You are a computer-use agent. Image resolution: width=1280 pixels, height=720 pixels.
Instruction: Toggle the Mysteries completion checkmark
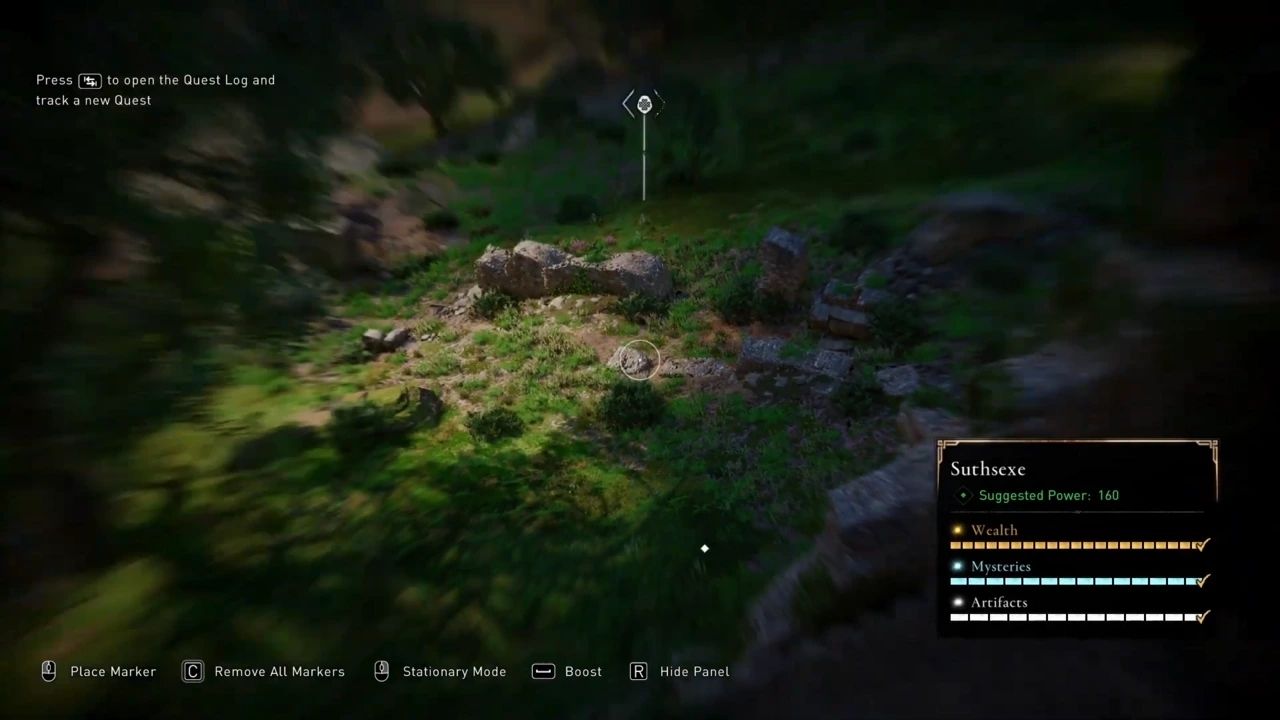[x=1202, y=581]
